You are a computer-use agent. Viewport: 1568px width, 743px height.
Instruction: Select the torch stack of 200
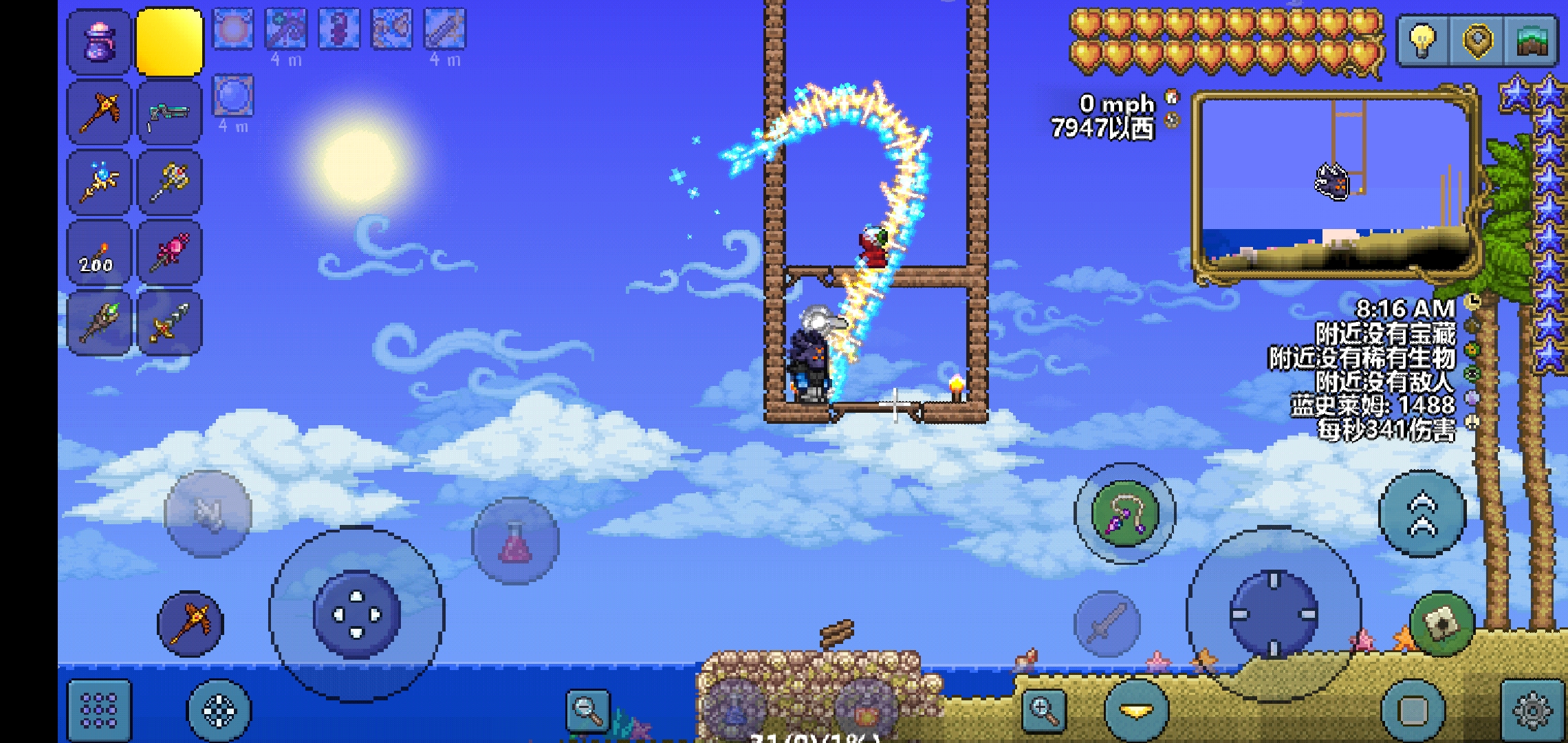point(99,252)
